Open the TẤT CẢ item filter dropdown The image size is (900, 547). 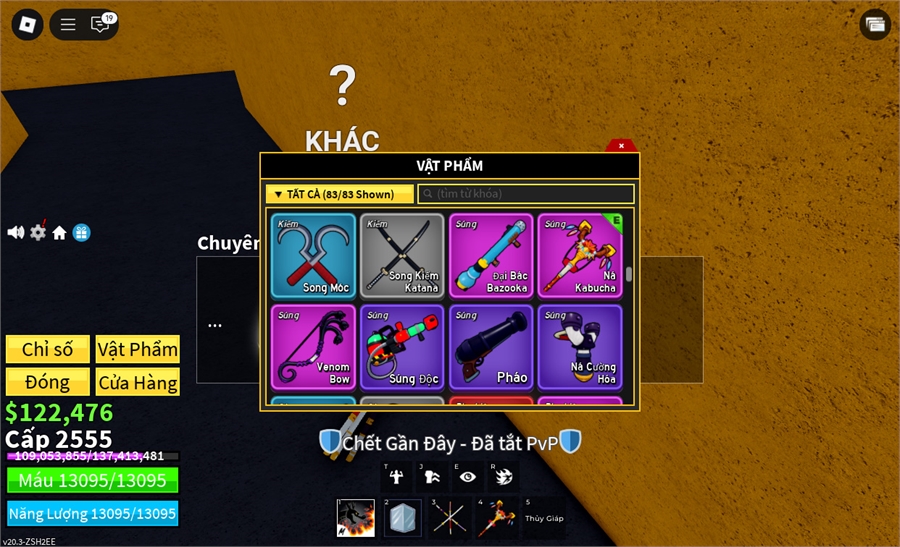pos(339,194)
